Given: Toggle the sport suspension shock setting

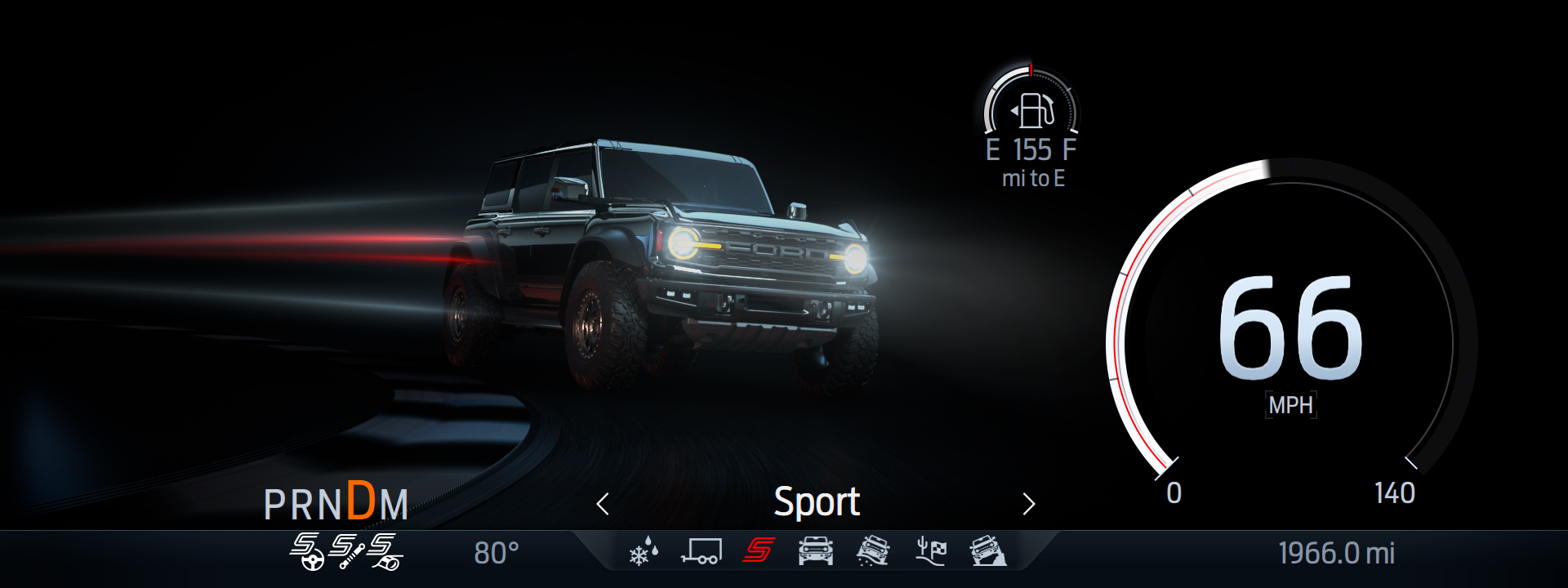Looking at the screenshot, I should tap(346, 551).
